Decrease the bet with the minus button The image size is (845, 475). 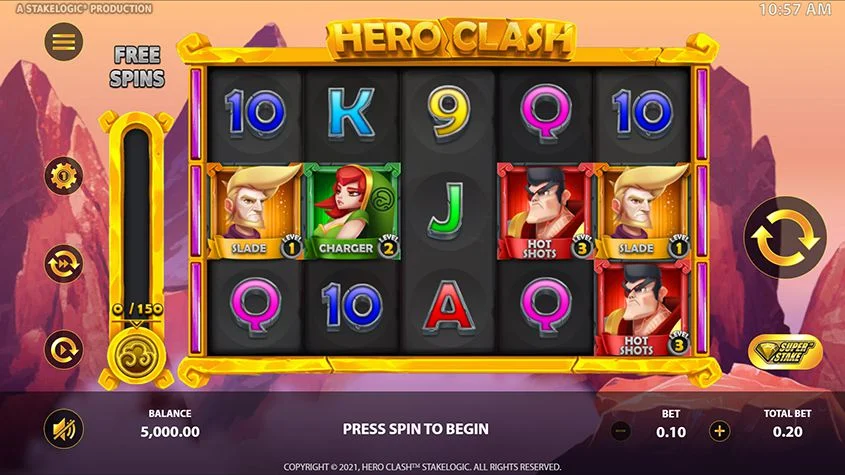point(620,431)
